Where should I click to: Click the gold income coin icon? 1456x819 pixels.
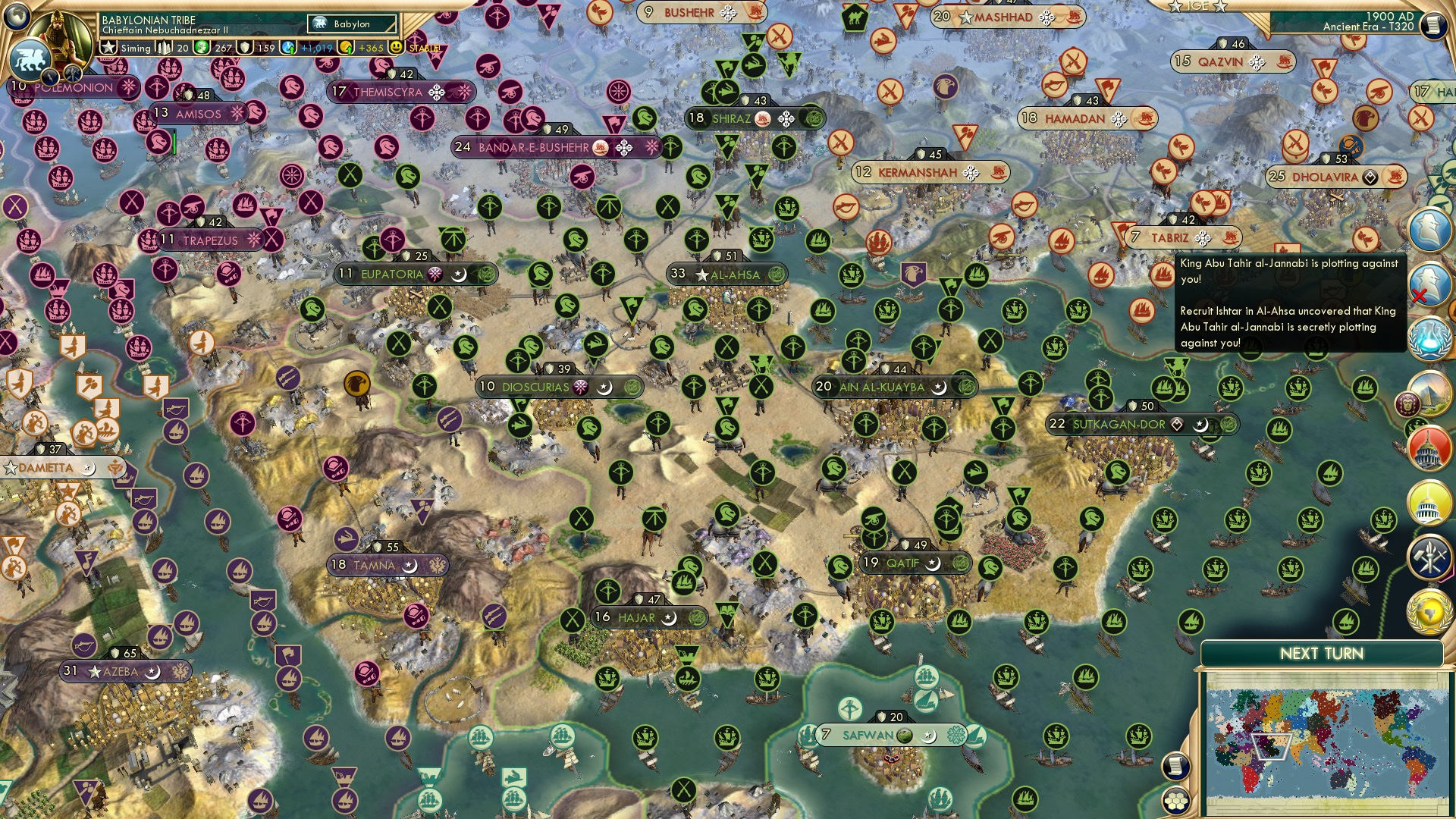pyautogui.click(x=347, y=48)
